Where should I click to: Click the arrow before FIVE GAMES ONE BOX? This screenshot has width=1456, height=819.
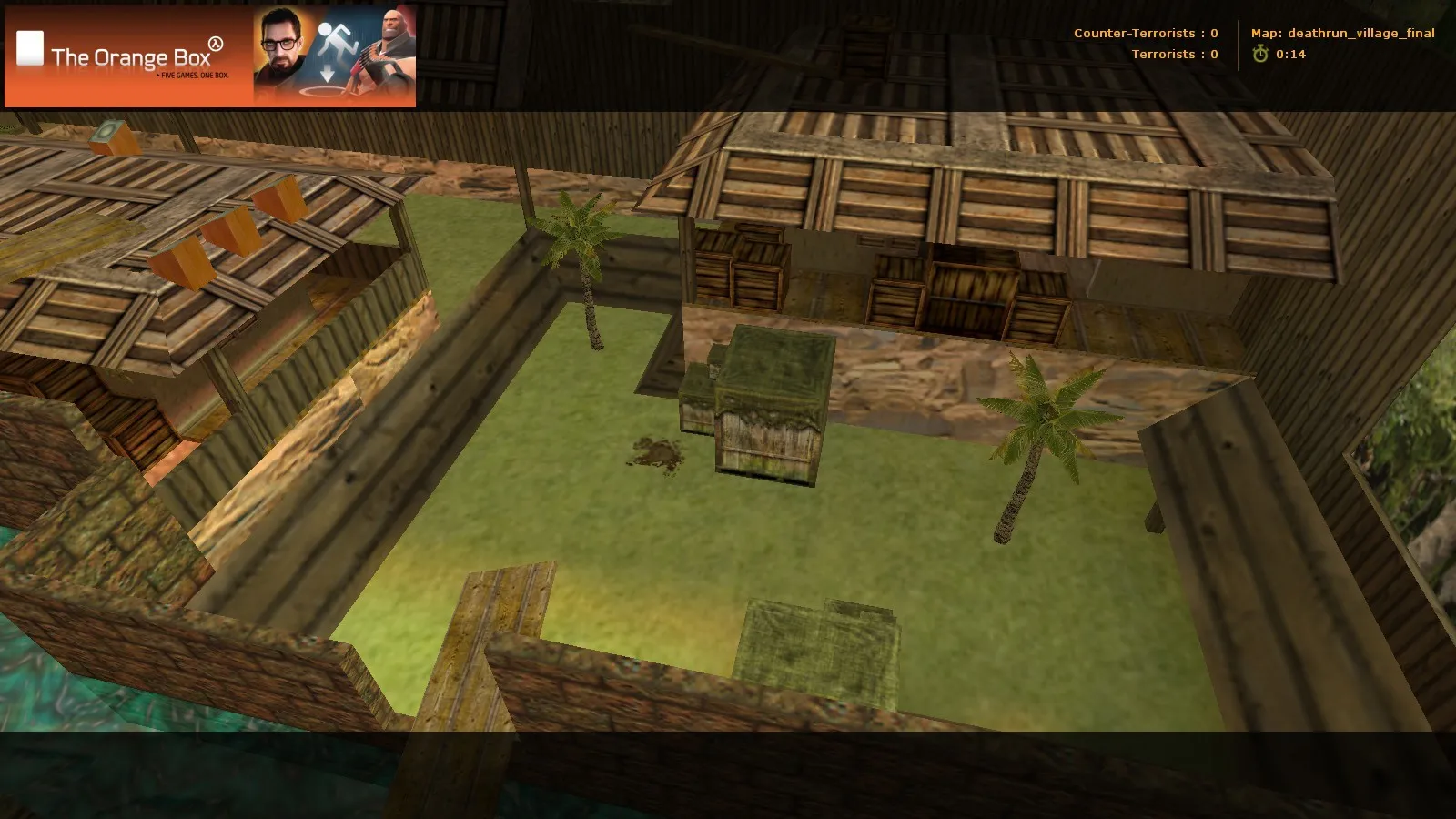[x=158, y=75]
